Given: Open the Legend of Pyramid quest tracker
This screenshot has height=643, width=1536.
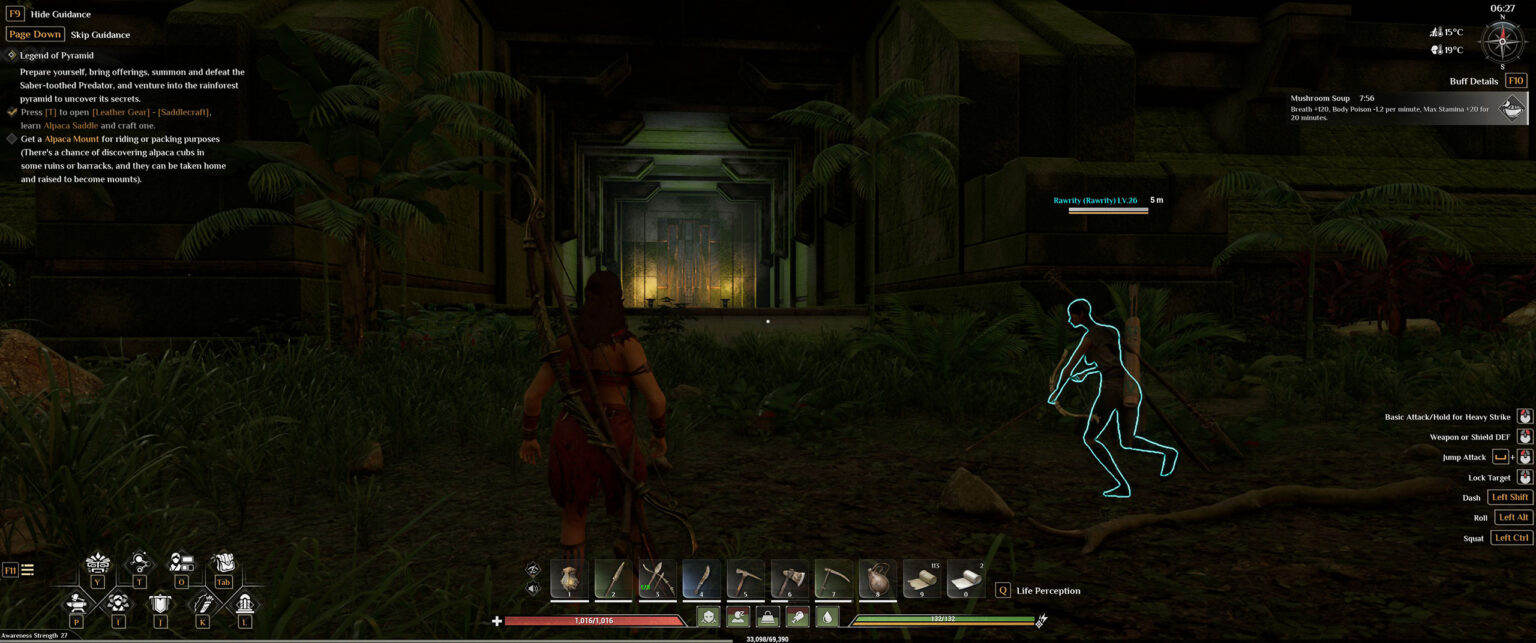Looking at the screenshot, I should pyautogui.click(x=57, y=55).
